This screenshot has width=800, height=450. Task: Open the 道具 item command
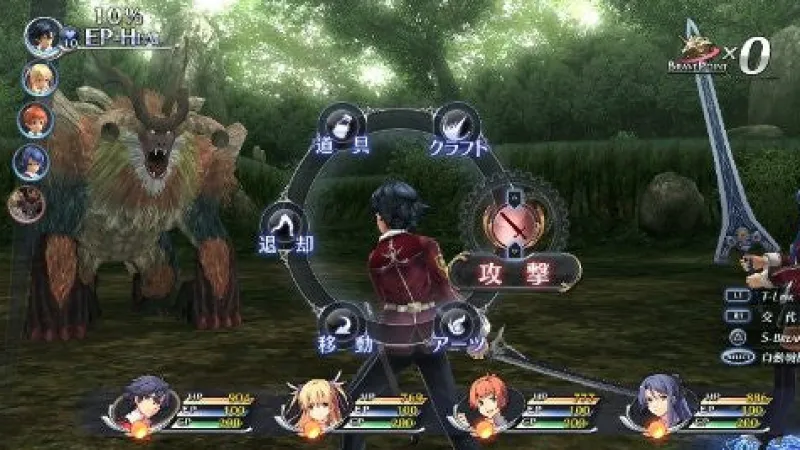(338, 127)
